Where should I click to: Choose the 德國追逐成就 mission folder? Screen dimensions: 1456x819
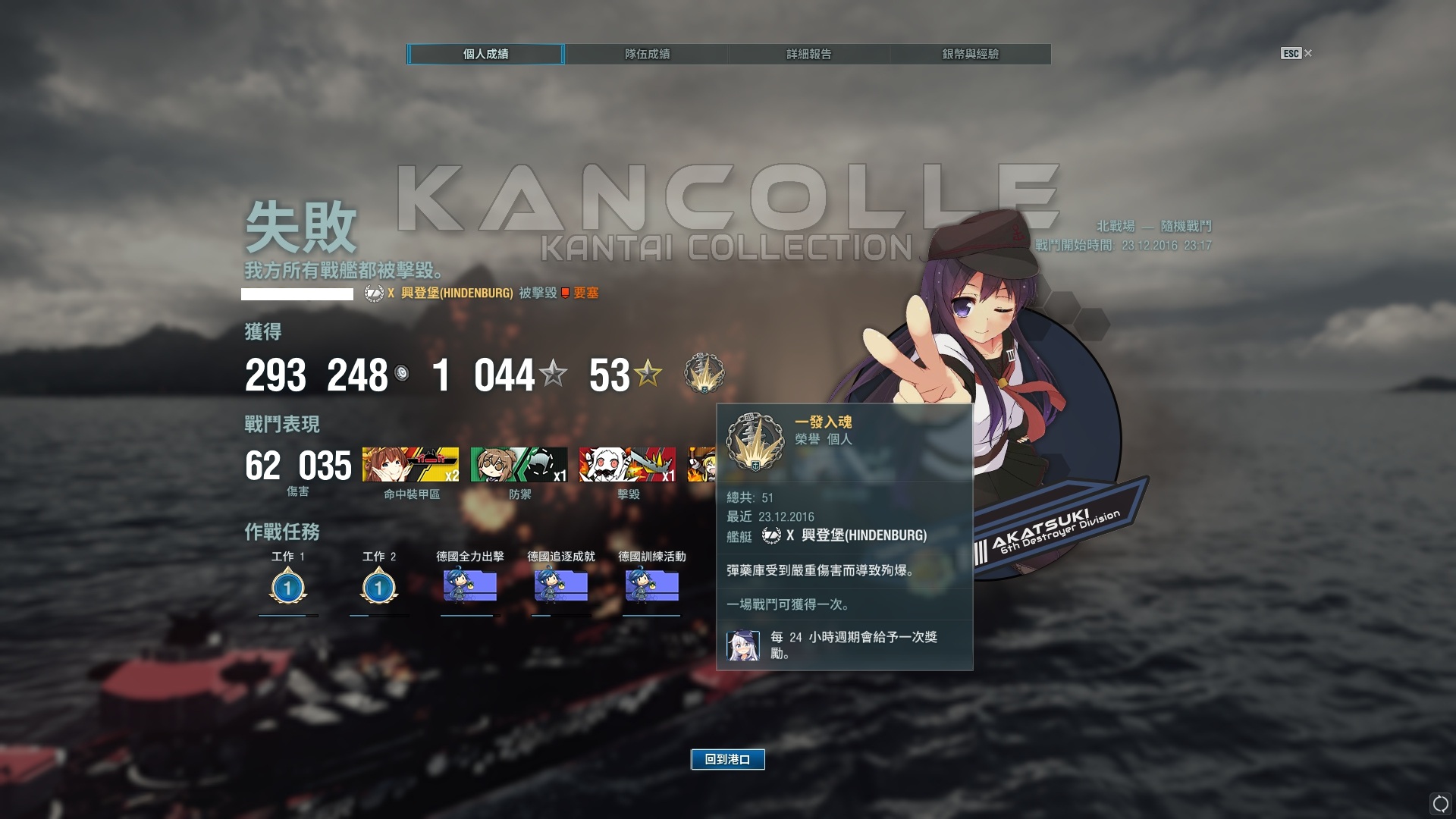click(x=560, y=586)
